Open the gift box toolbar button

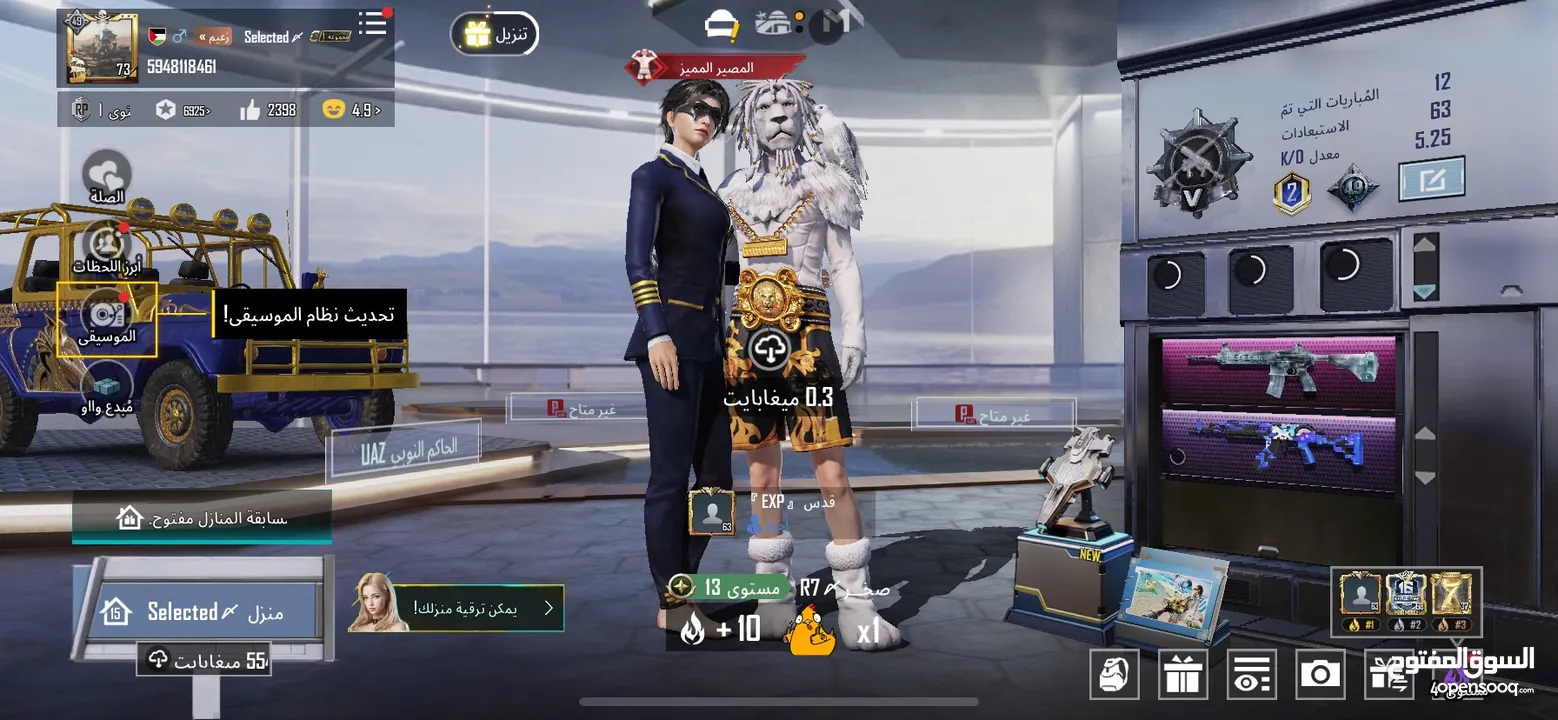[1182, 674]
